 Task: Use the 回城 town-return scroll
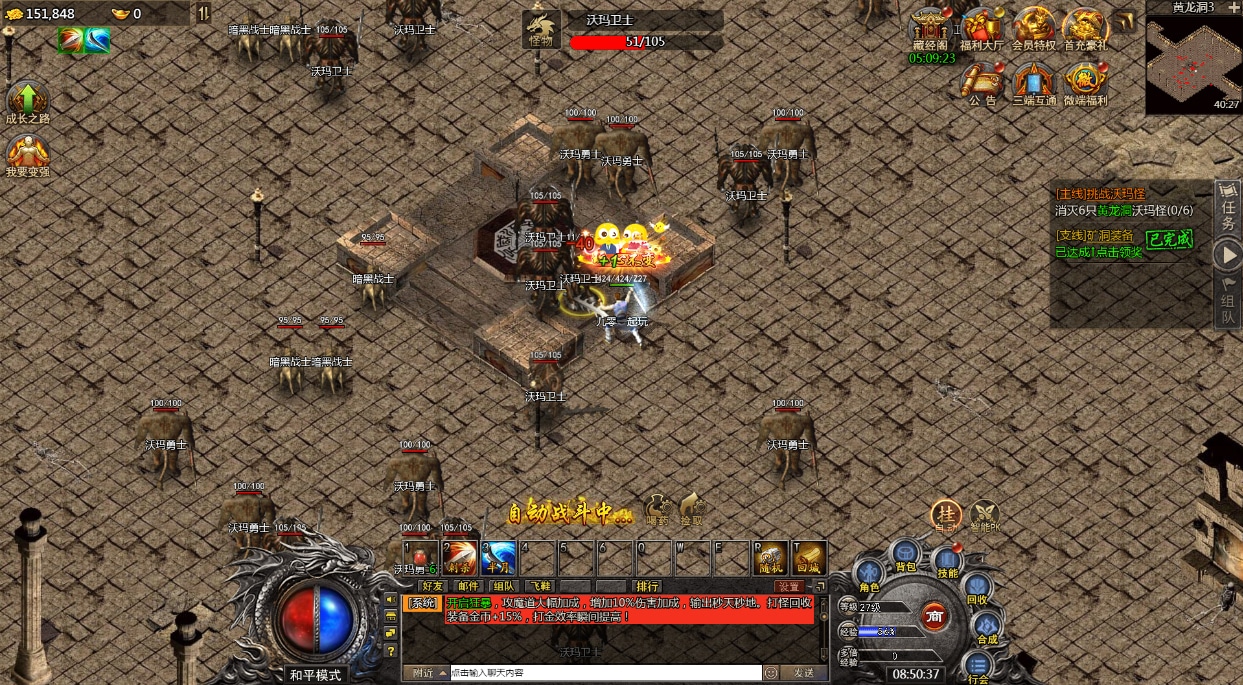pyautogui.click(x=809, y=557)
